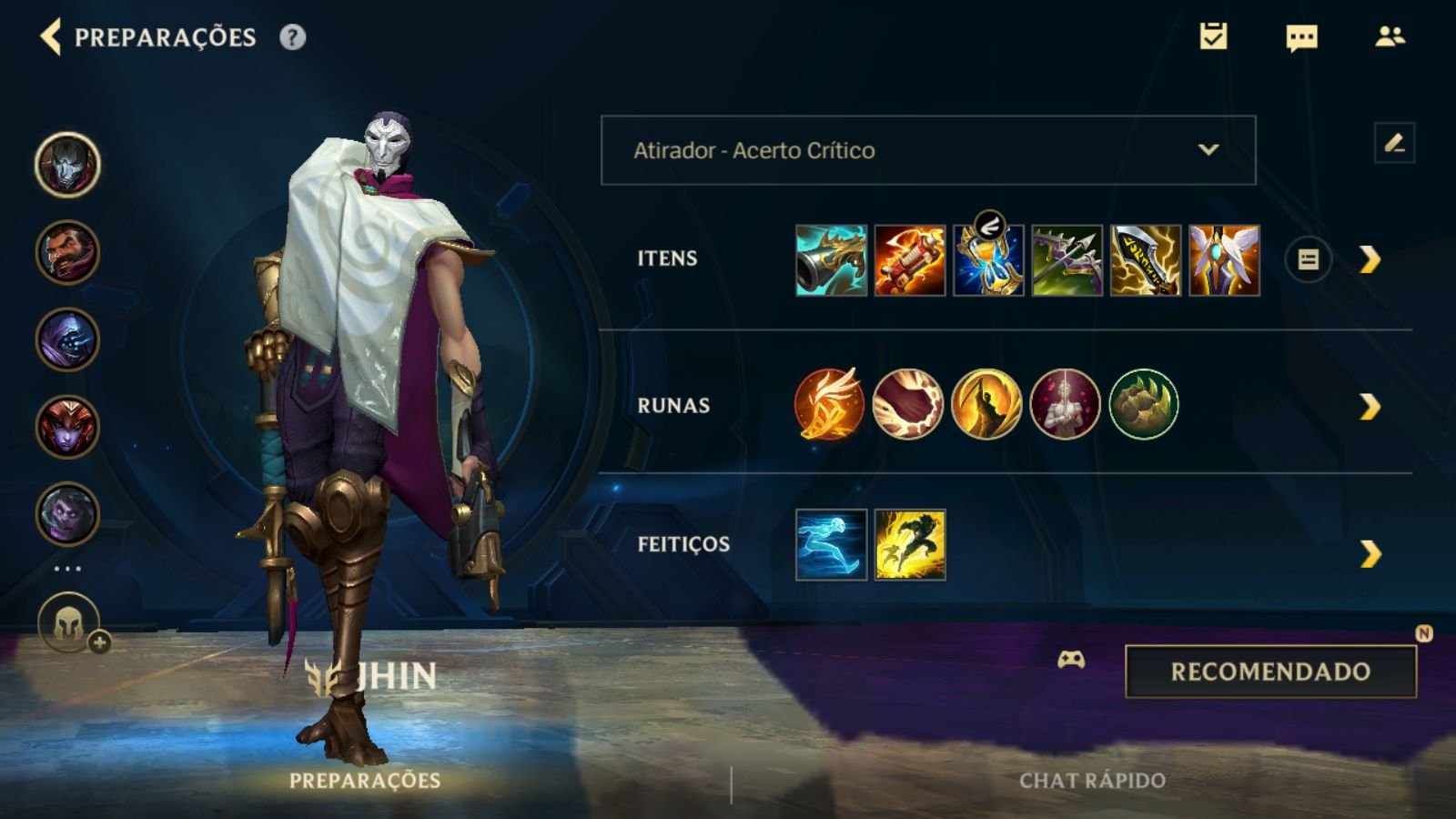Switch to the Chat Rápido tab
The width and height of the screenshot is (1456, 819).
(x=1092, y=781)
